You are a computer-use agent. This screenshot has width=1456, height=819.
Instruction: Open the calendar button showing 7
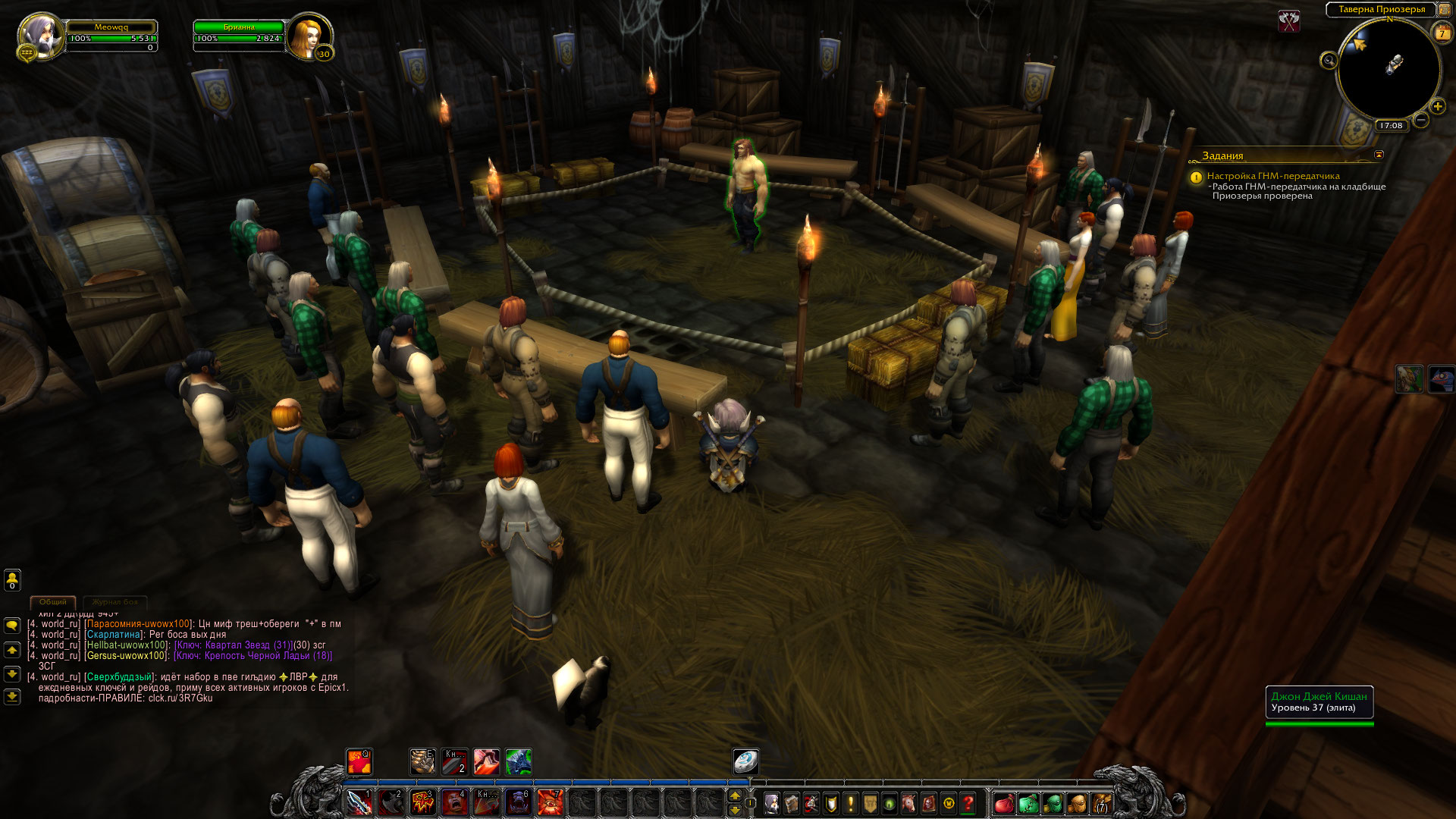1441,33
